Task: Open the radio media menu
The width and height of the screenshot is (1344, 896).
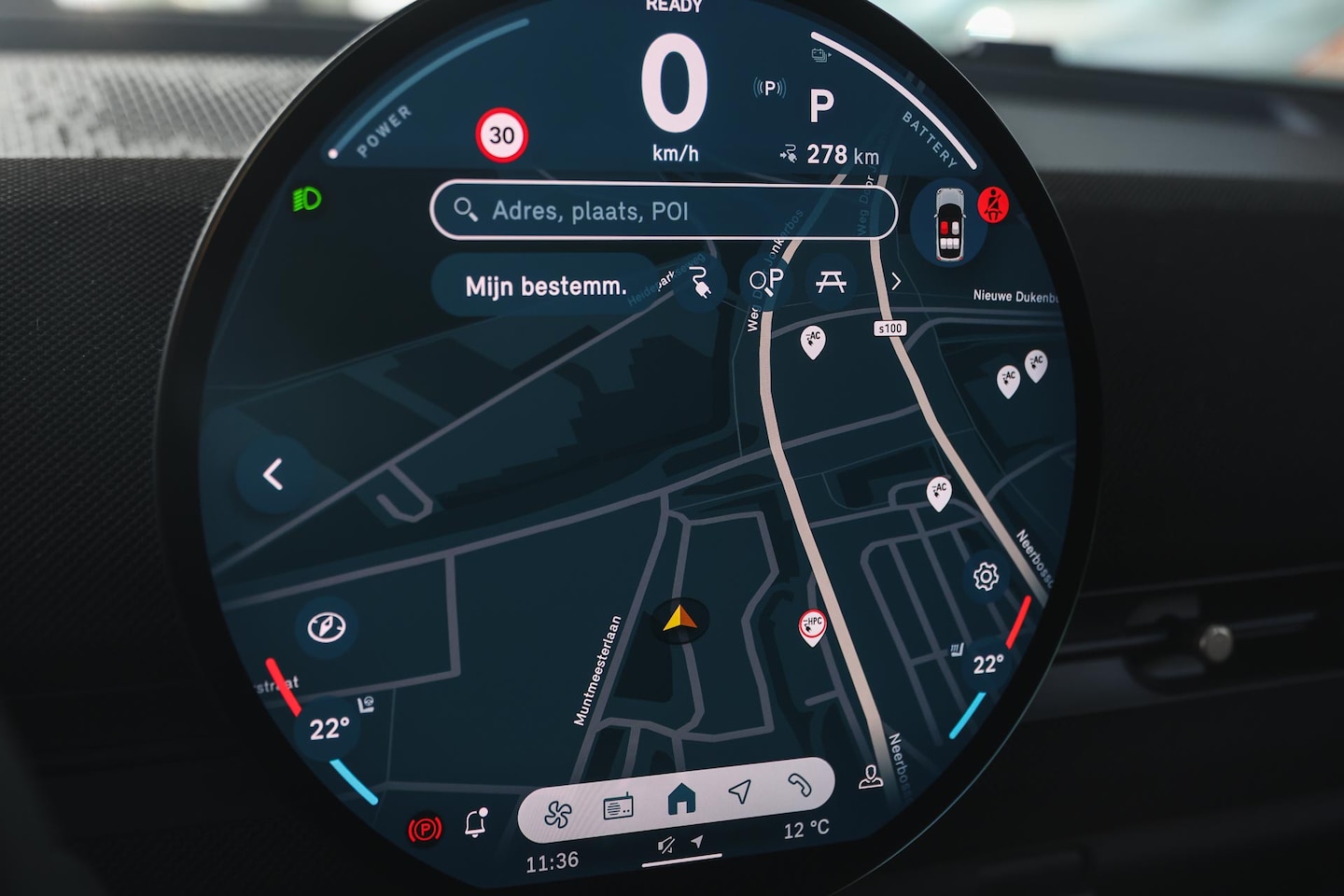Action: coord(618,806)
